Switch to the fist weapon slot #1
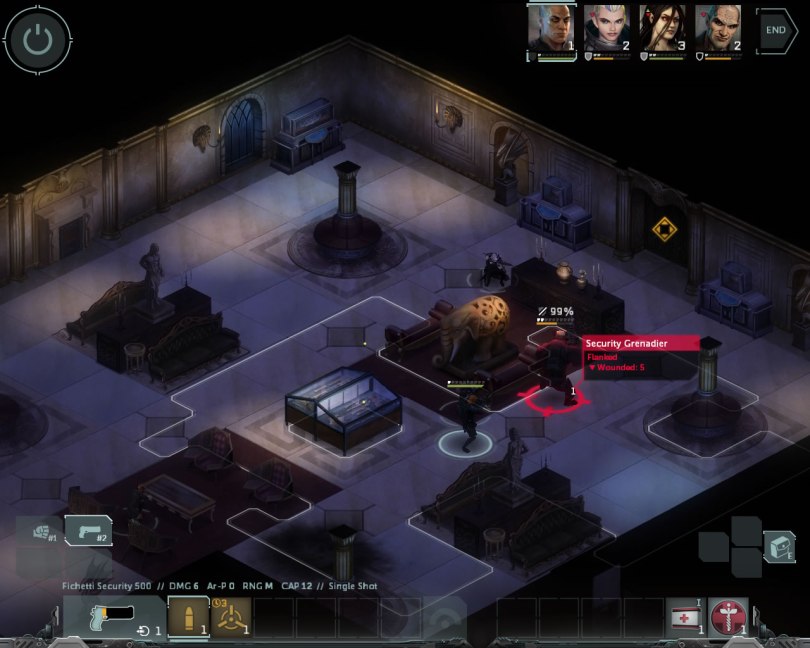This screenshot has width=810, height=648. coord(37,531)
